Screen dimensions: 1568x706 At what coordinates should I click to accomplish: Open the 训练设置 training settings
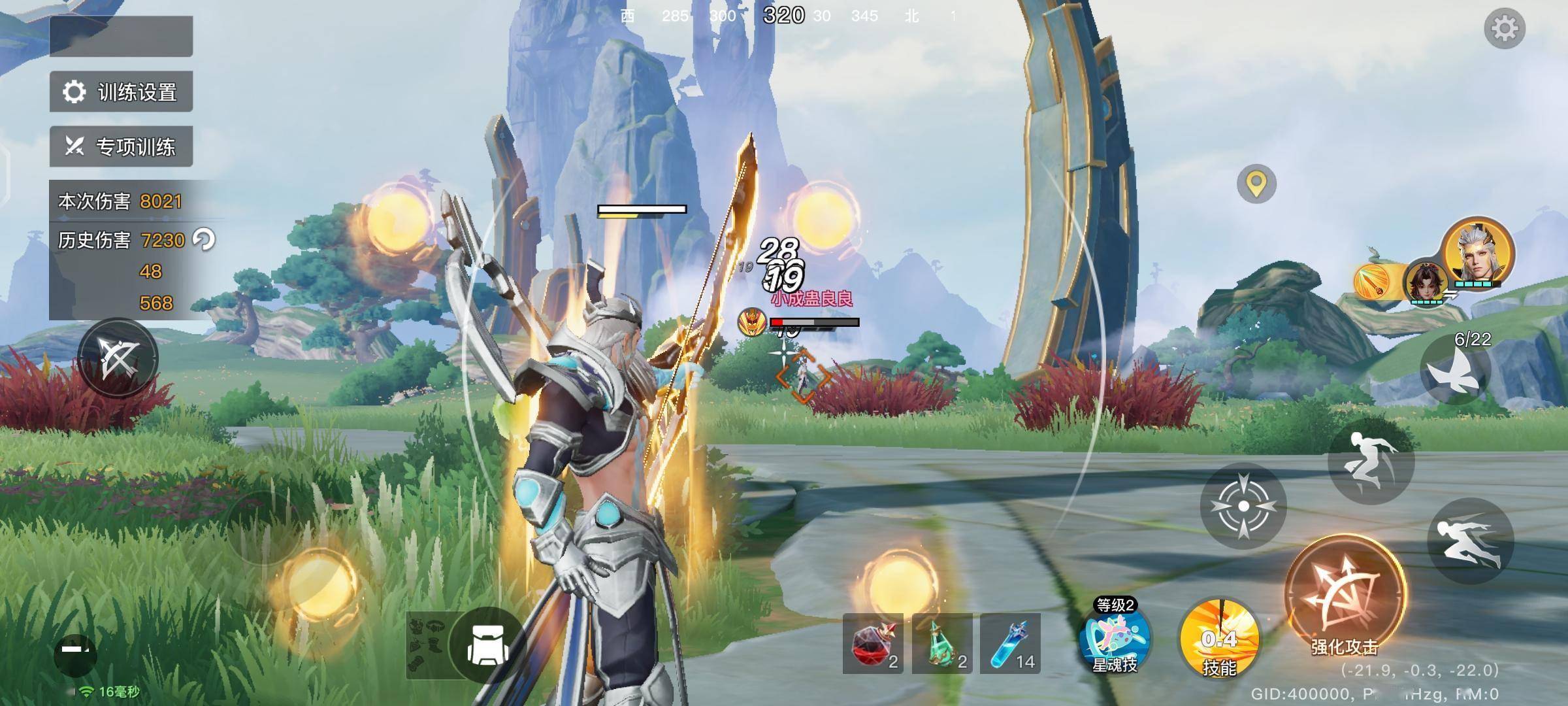click(122, 92)
